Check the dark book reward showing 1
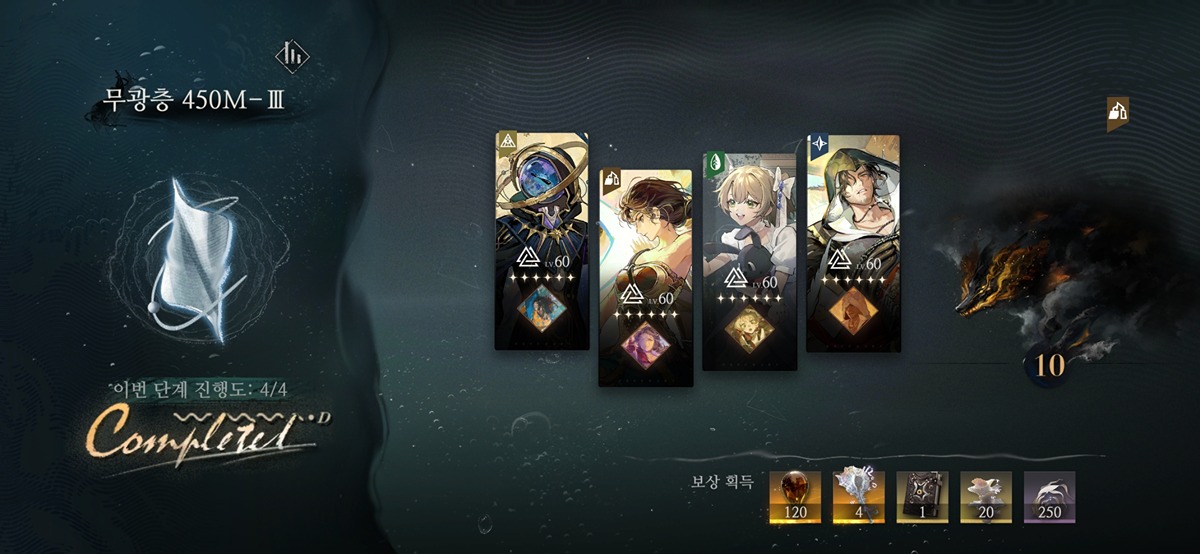 pyautogui.click(x=922, y=497)
